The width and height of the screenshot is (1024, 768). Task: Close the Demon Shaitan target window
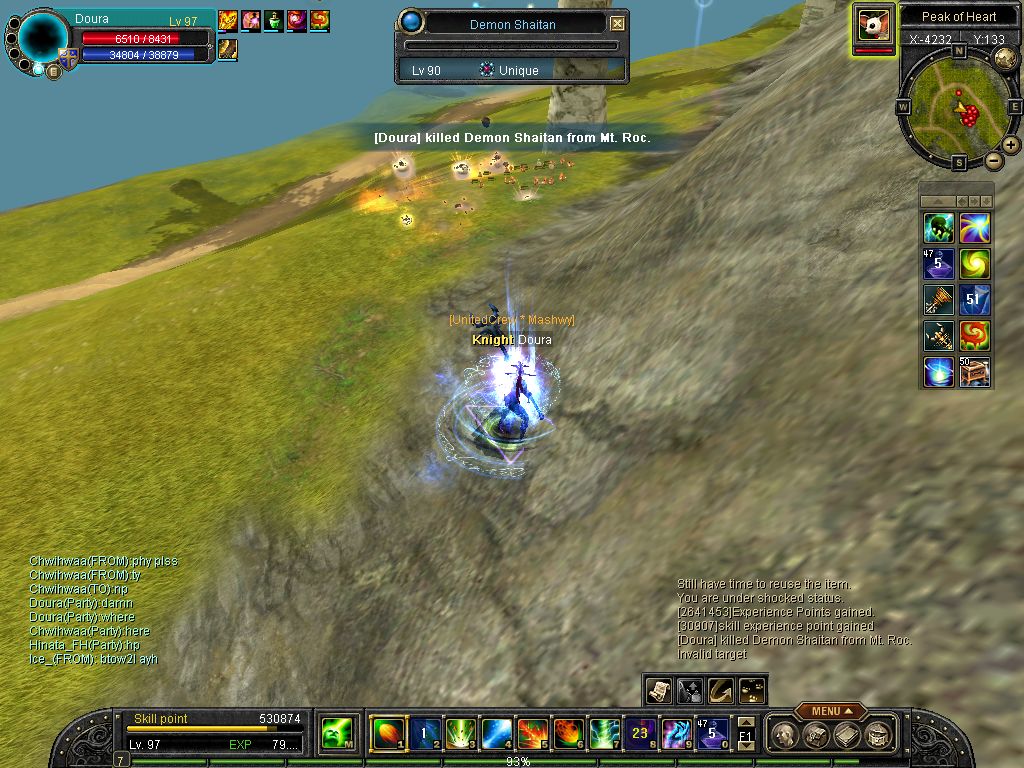(618, 23)
